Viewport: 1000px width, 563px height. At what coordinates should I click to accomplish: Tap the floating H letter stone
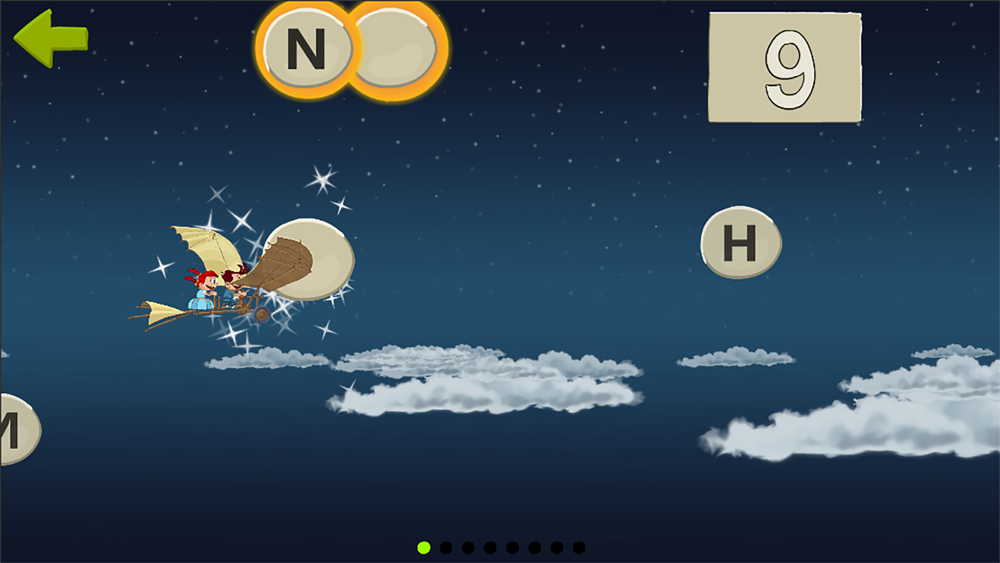740,243
